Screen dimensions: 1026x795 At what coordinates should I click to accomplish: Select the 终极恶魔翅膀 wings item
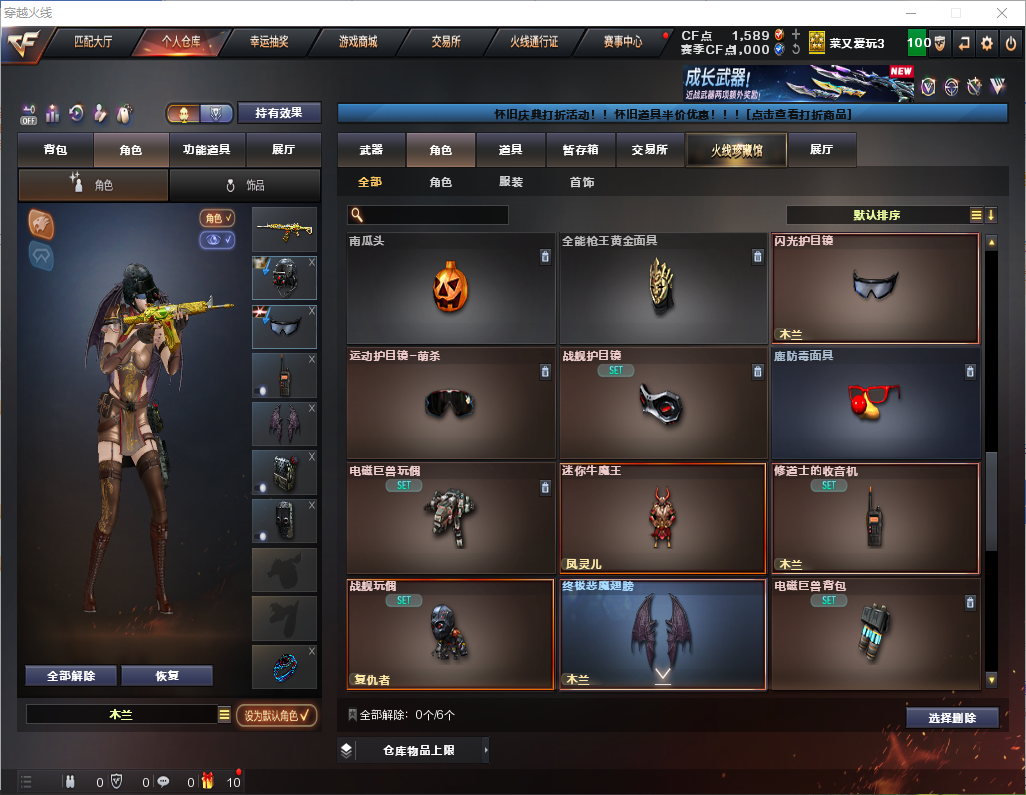[662, 633]
